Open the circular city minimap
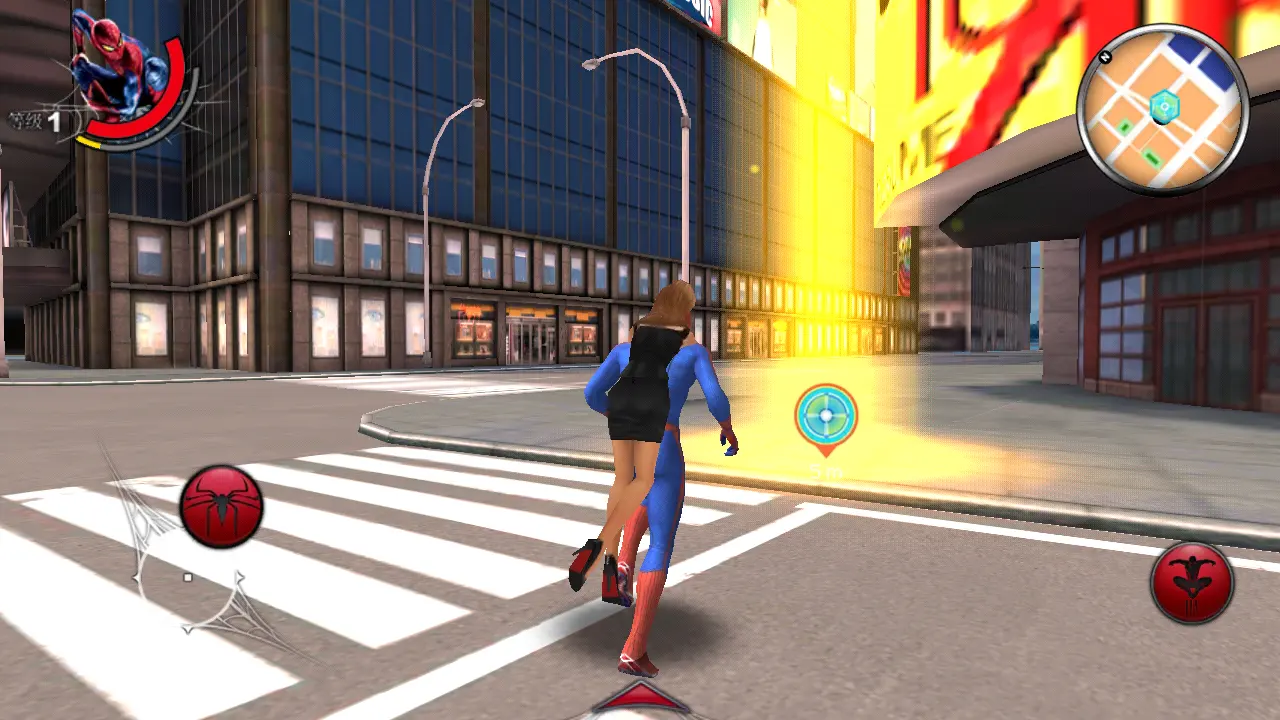This screenshot has height=720, width=1280. coord(1162,108)
